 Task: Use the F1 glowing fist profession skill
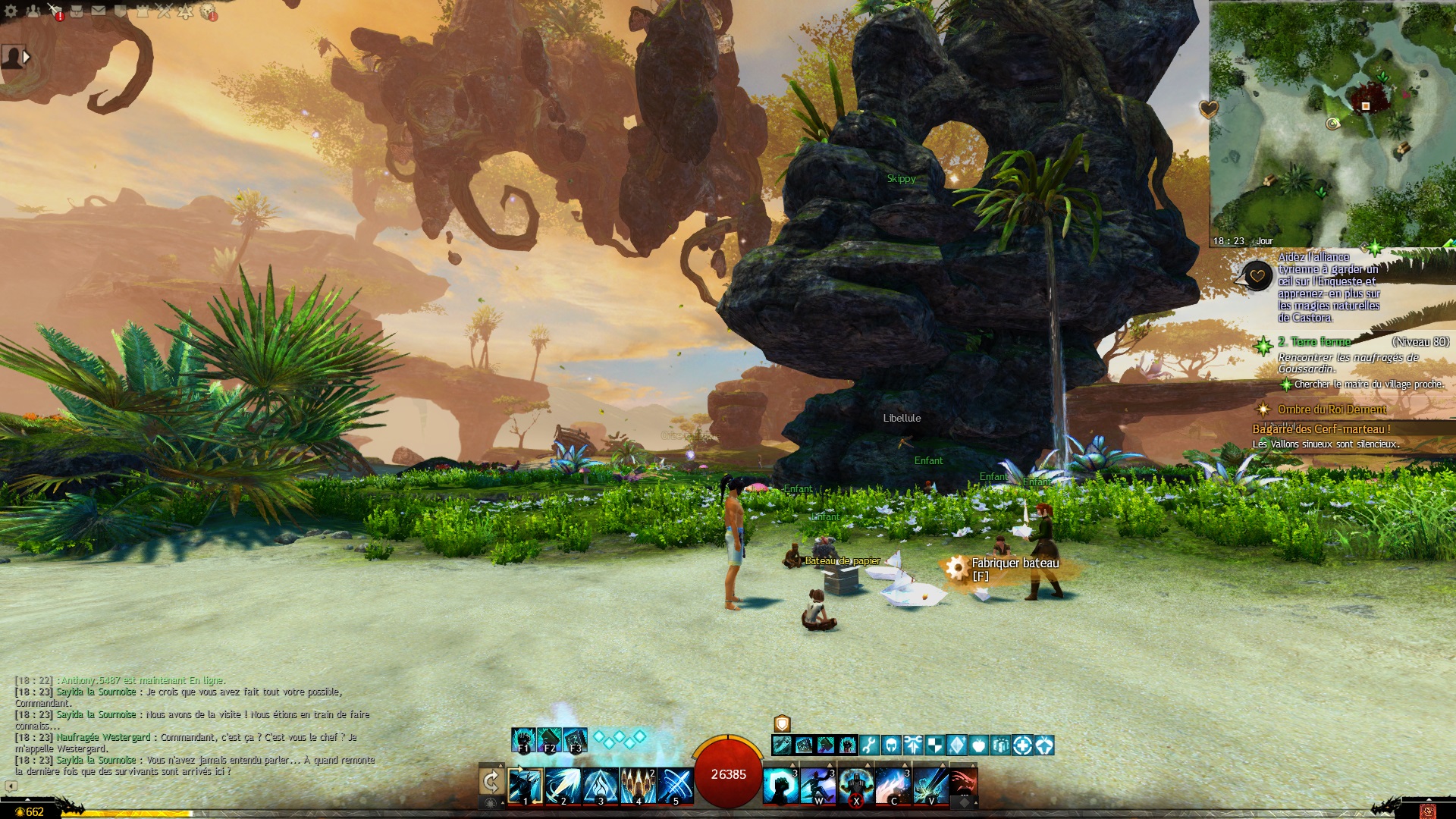[x=523, y=740]
